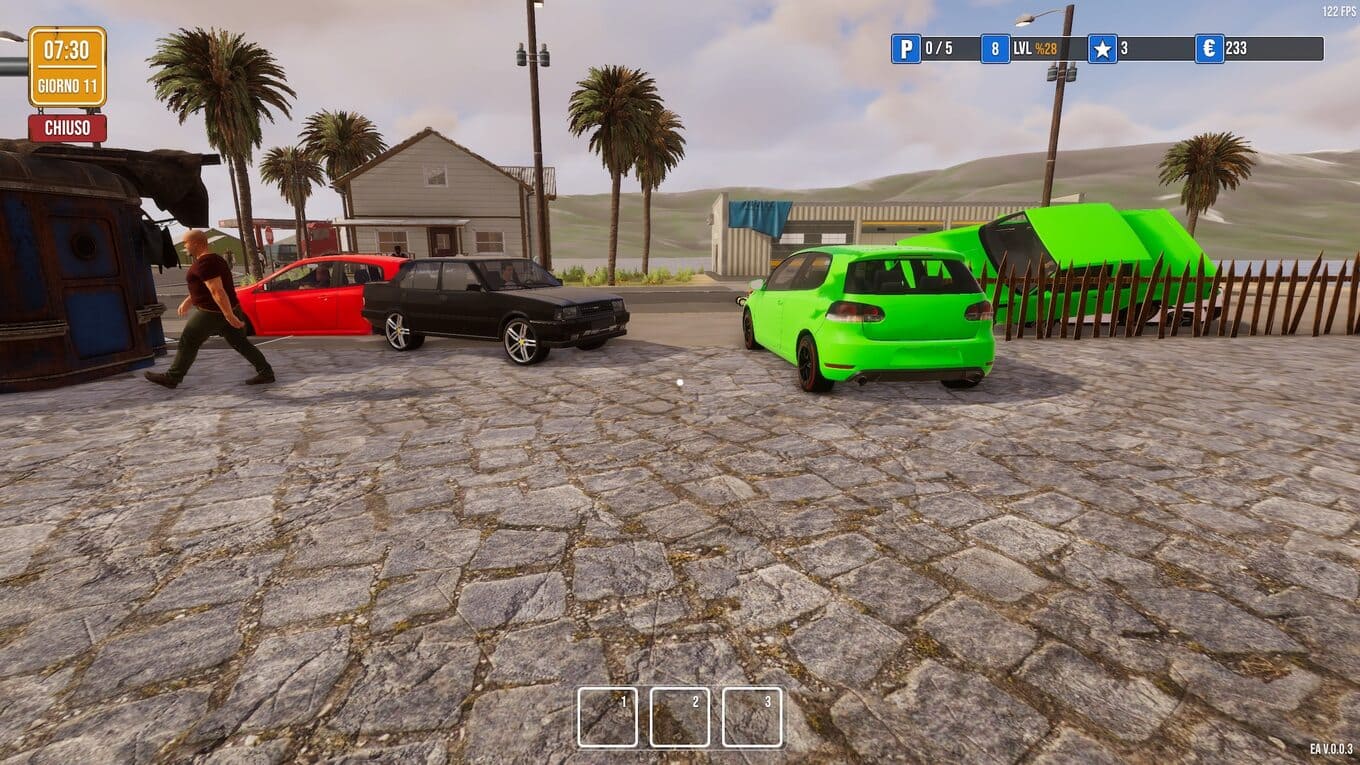Choose hotbar slot number 2
The width and height of the screenshot is (1360, 765).
pos(680,717)
